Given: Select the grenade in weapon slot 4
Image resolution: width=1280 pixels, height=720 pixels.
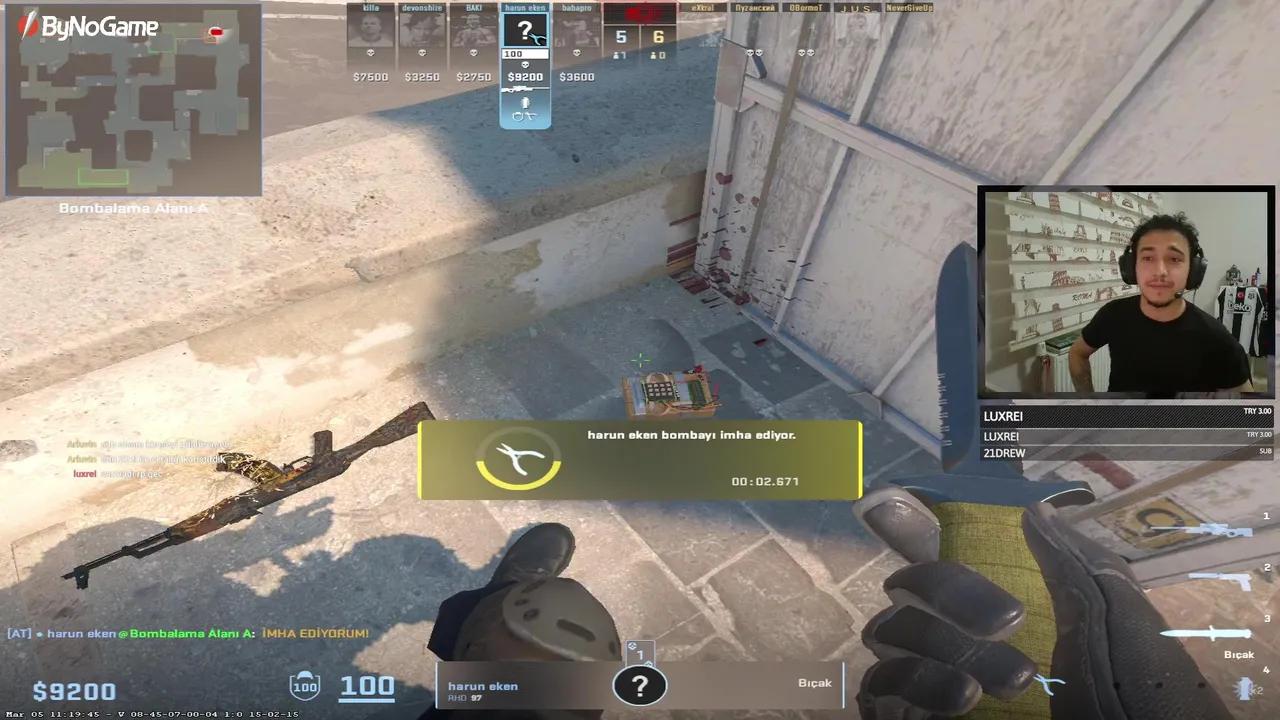Looking at the screenshot, I should click(x=1246, y=690).
